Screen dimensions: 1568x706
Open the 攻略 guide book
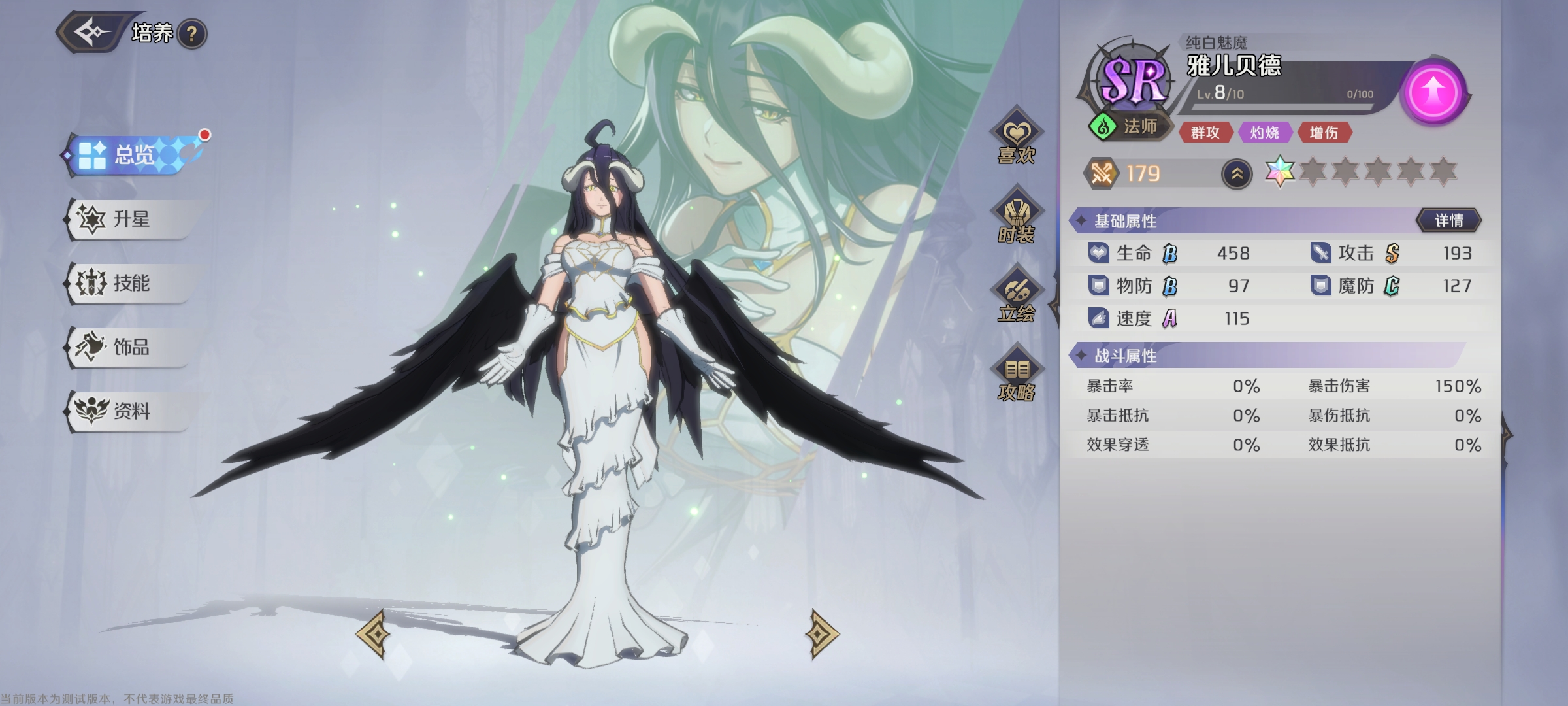click(x=1017, y=378)
